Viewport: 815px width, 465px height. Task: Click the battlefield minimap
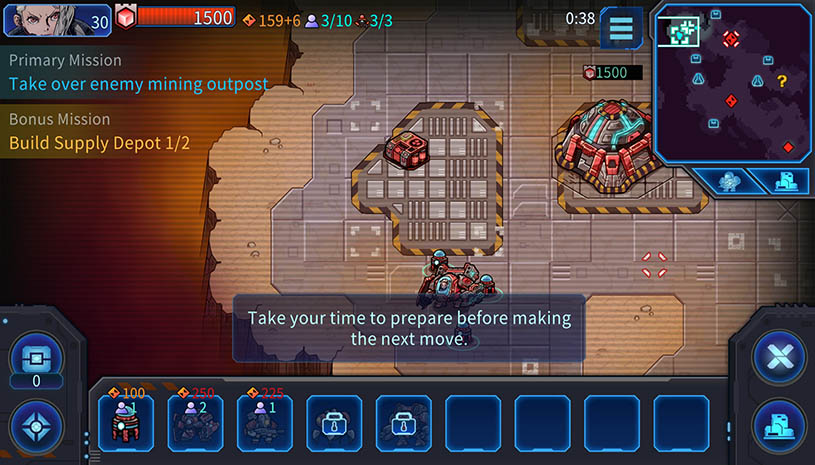[x=732, y=82]
